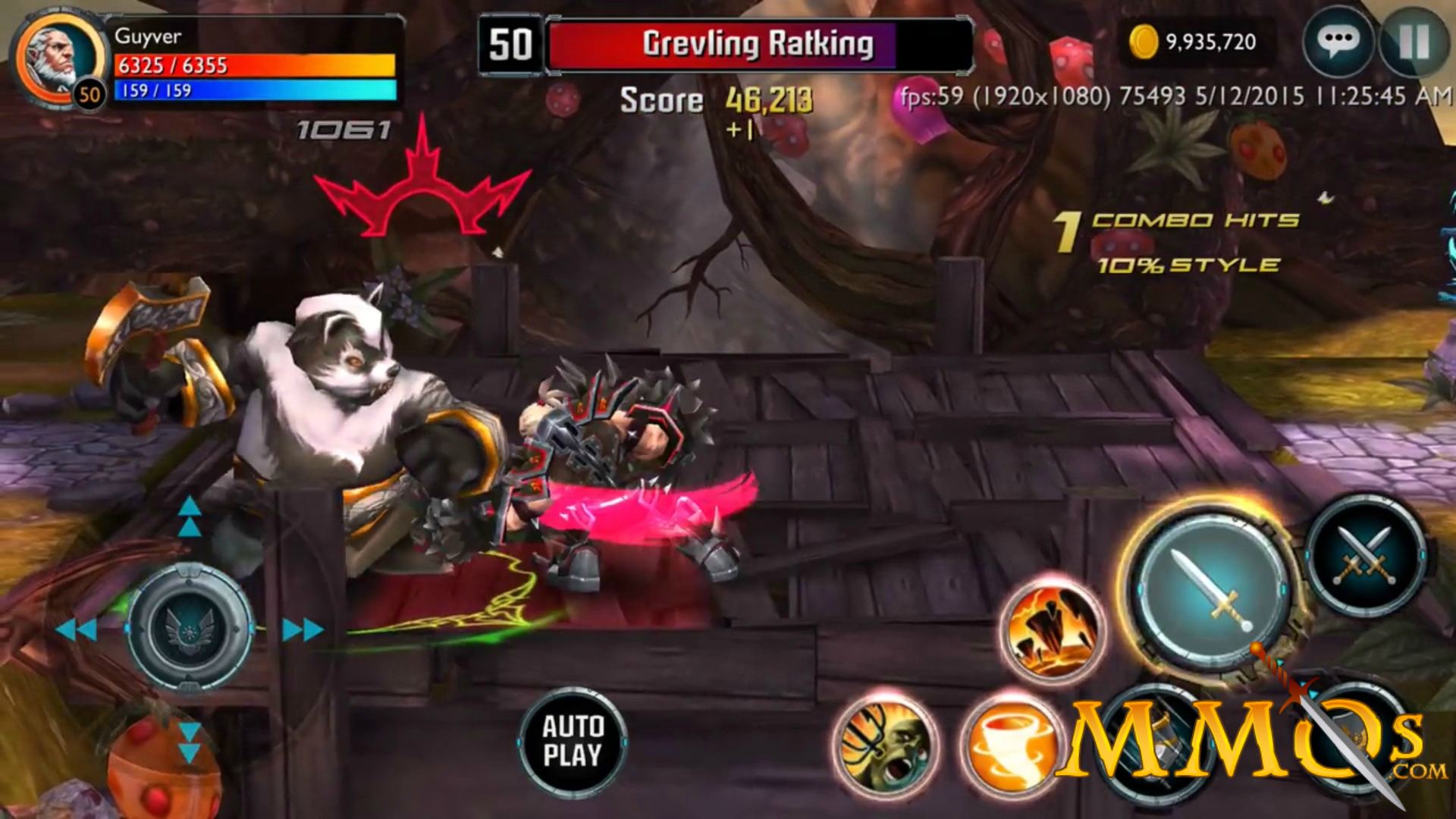Toggle the Auto Play button
Viewport: 1456px width, 819px height.
573,741
